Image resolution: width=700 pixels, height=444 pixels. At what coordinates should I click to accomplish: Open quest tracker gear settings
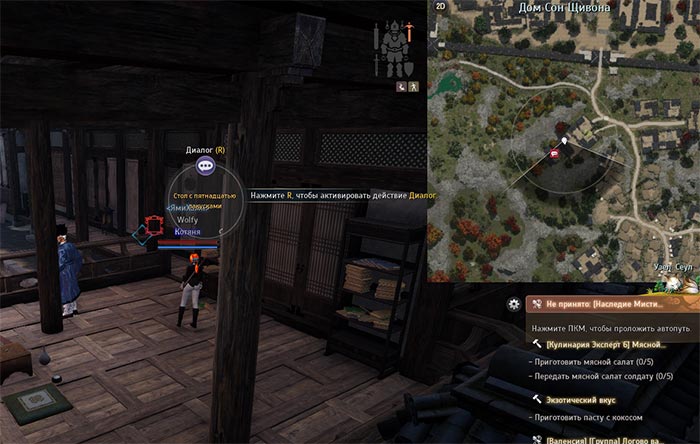(x=514, y=303)
